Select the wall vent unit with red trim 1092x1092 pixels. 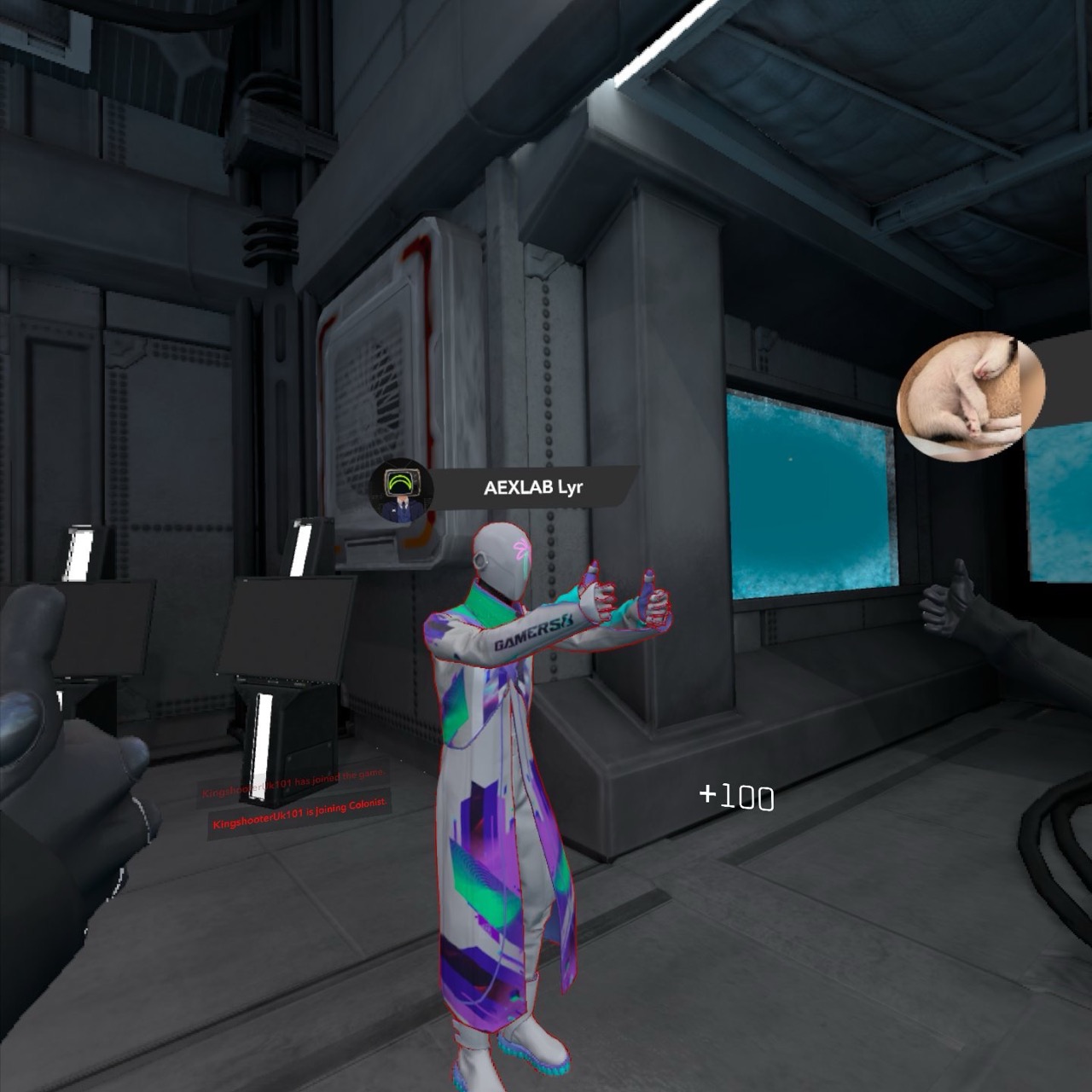(x=384, y=367)
